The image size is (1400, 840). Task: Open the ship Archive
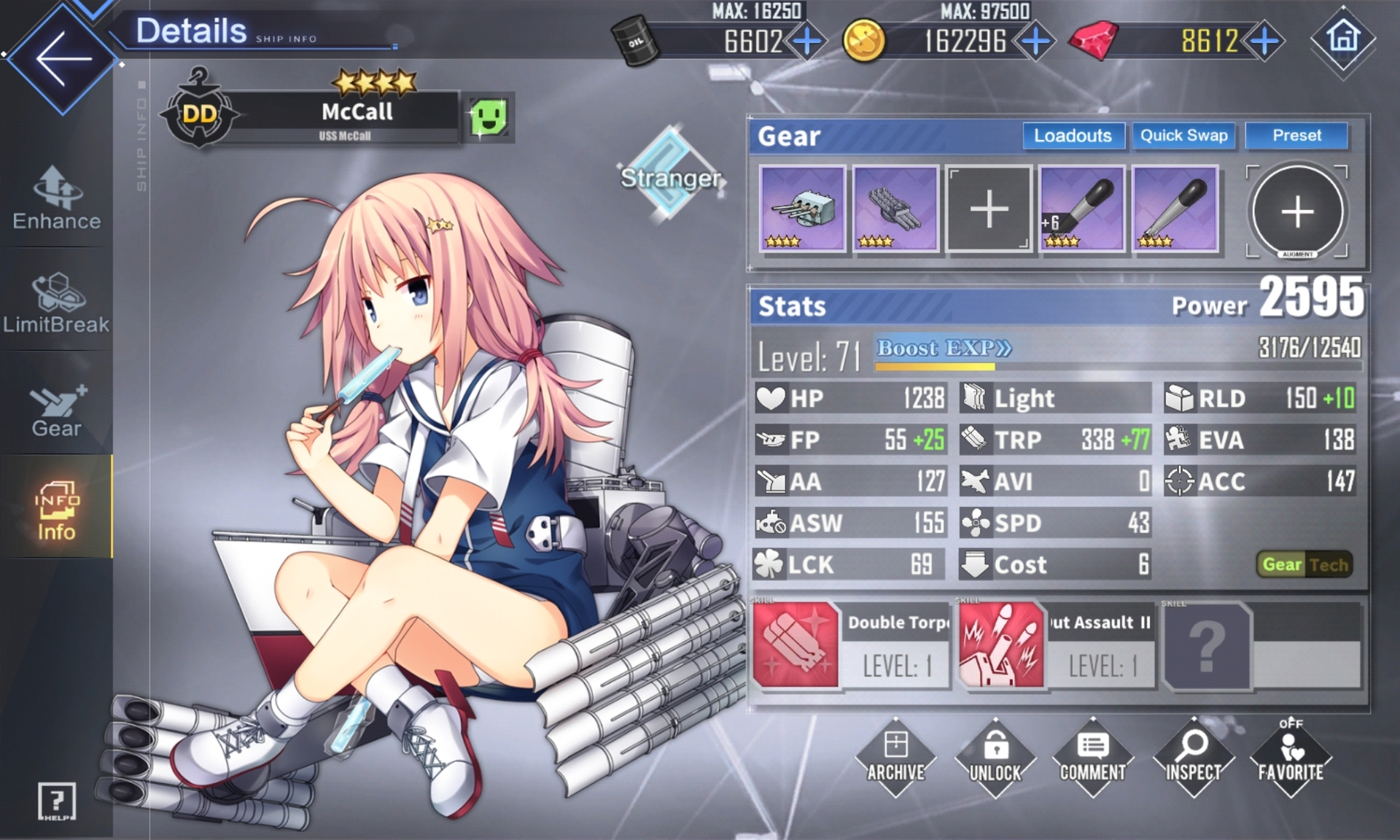click(895, 757)
